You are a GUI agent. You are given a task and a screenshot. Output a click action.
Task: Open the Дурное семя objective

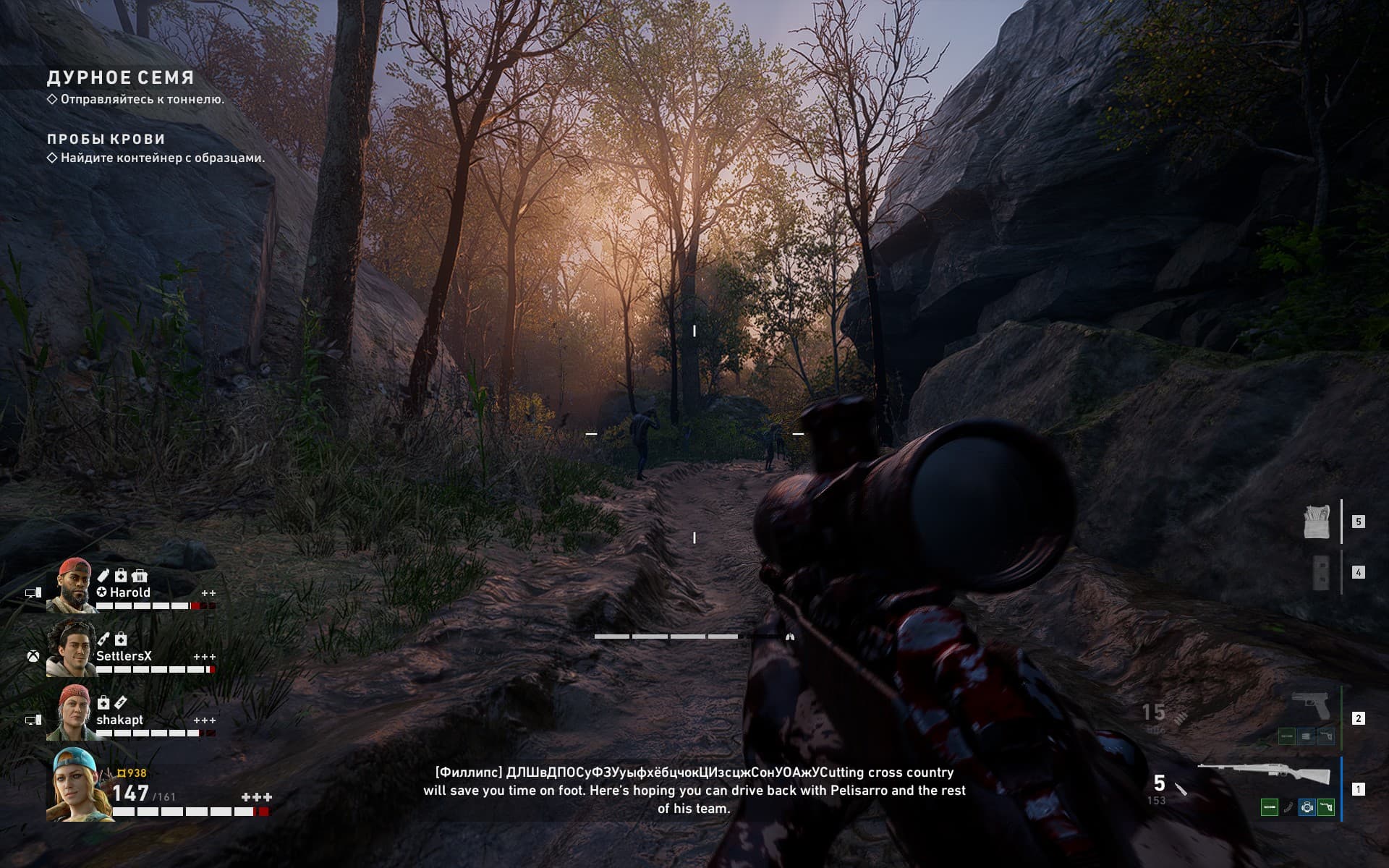[121, 78]
